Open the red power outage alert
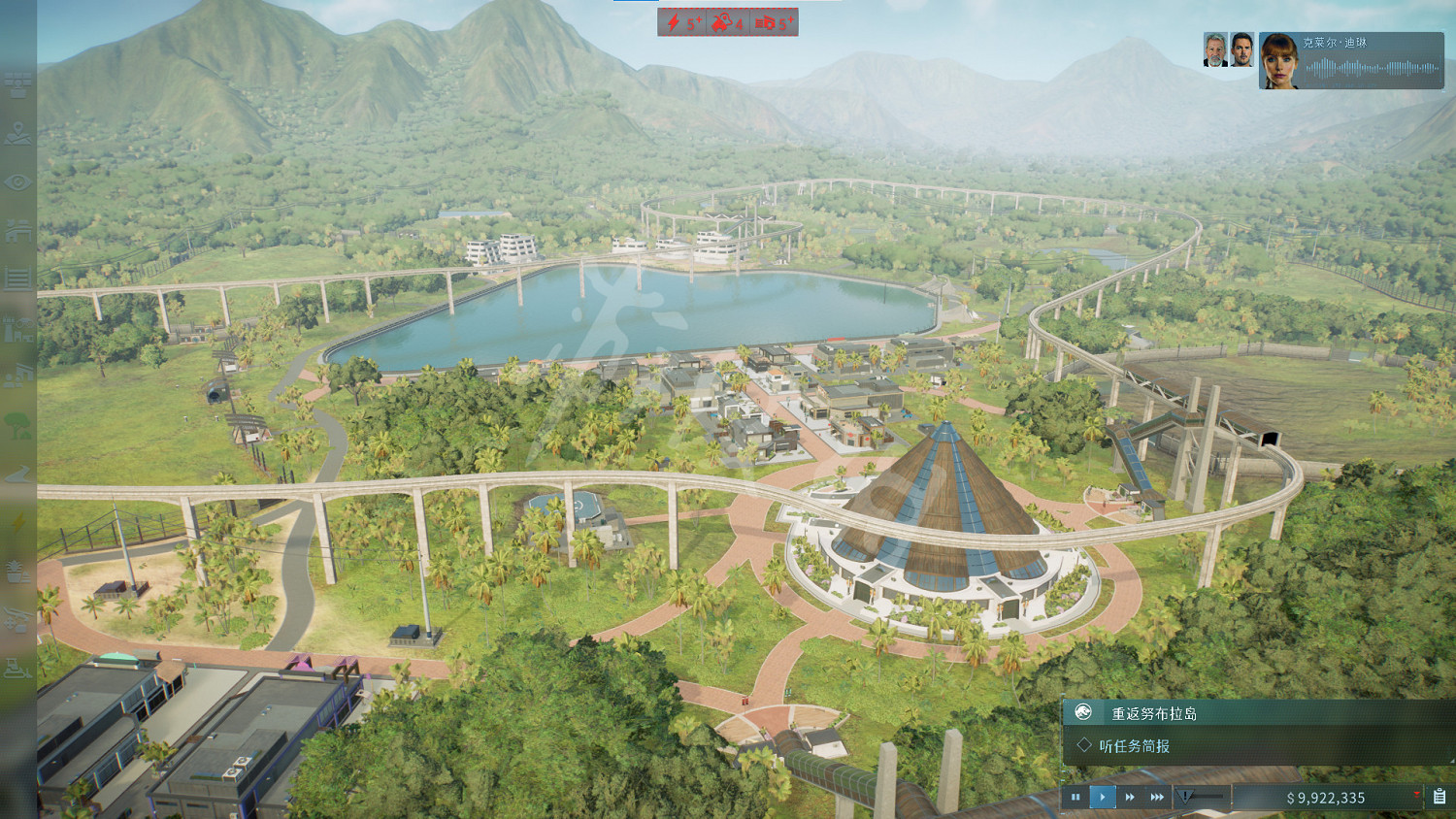 coord(681,22)
